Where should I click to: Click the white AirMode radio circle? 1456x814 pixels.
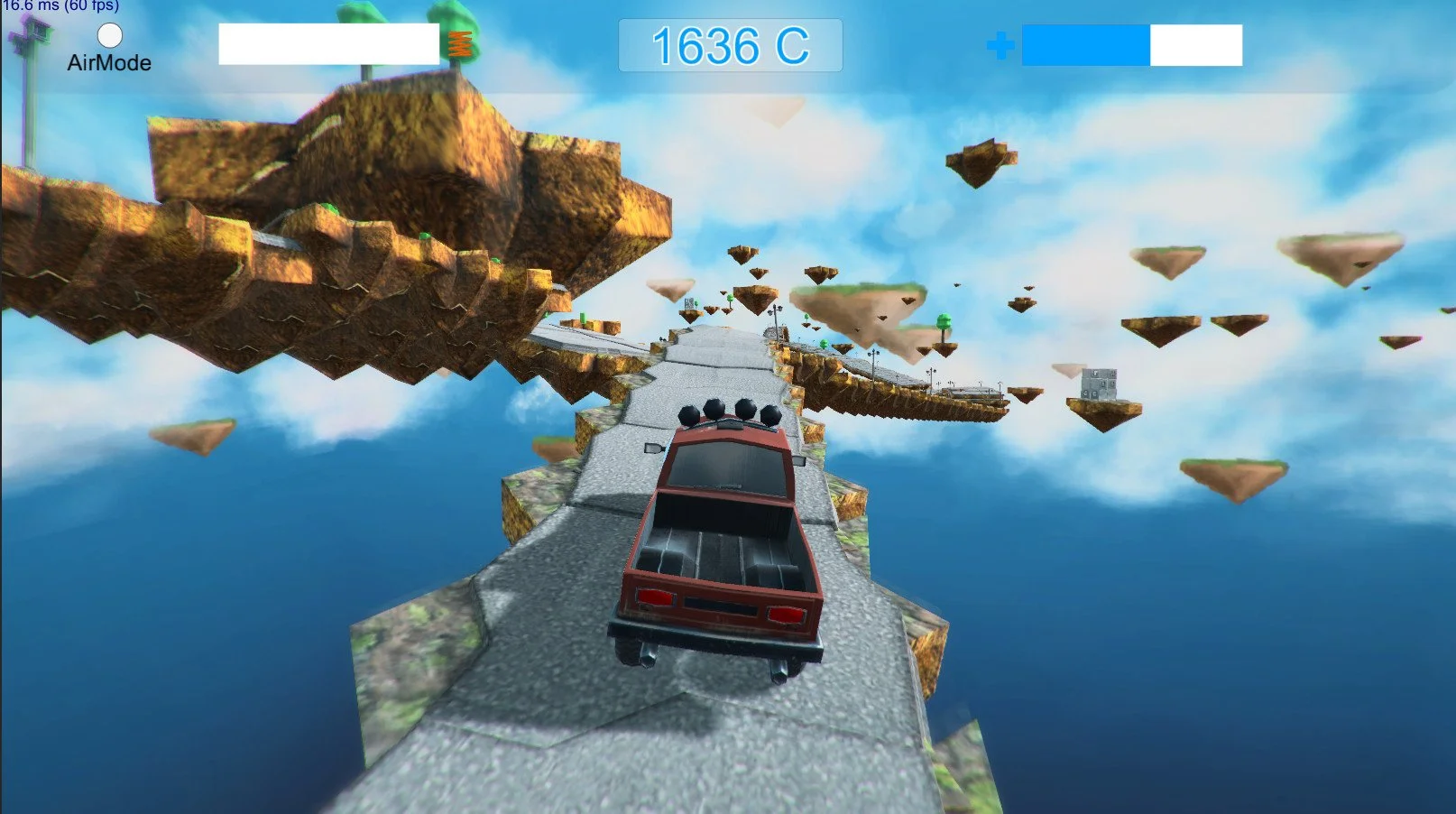(x=109, y=36)
